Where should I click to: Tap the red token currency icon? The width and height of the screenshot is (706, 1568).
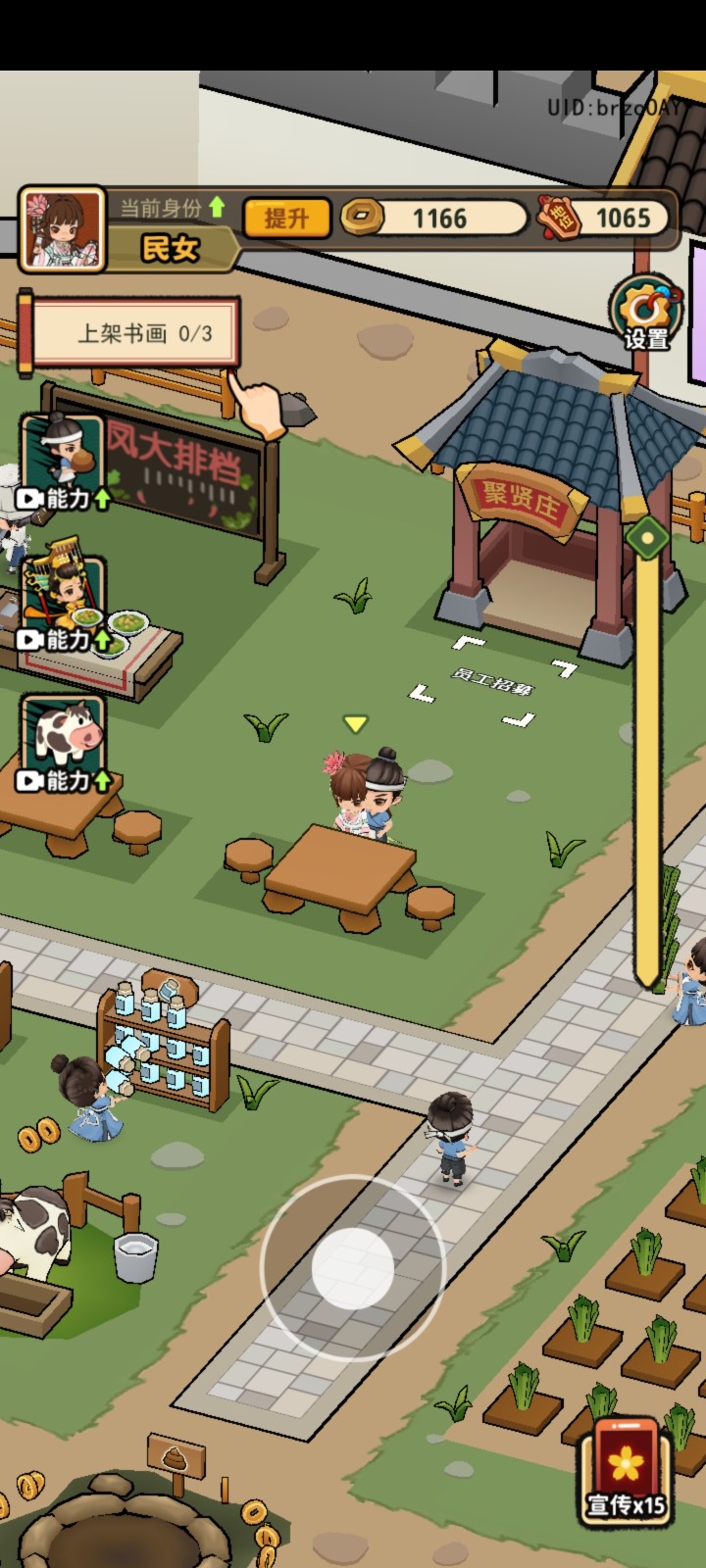[559, 218]
